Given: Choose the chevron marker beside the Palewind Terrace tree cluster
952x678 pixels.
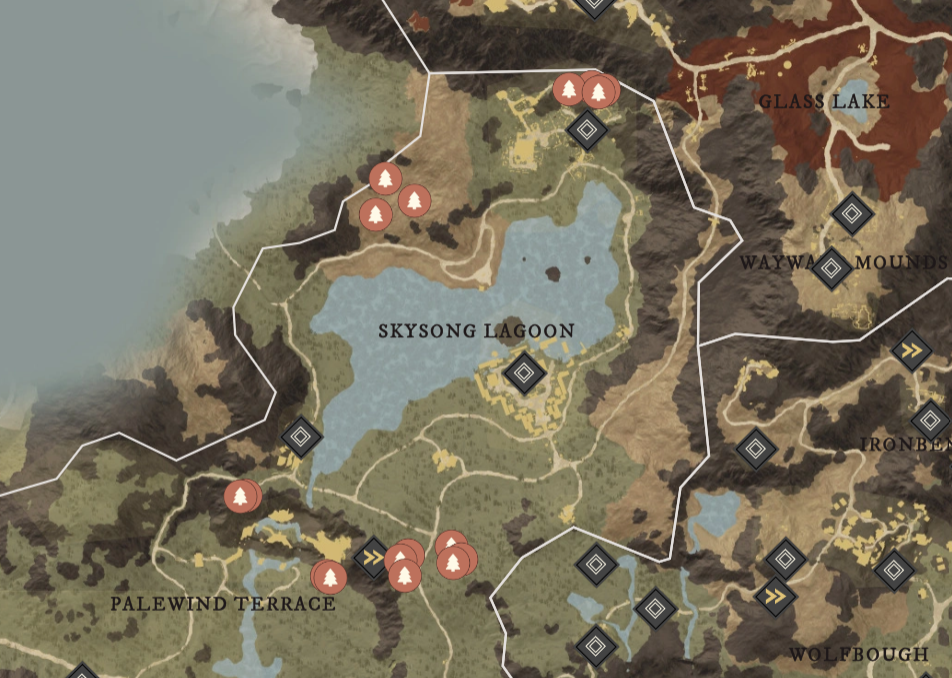Looking at the screenshot, I should [x=372, y=557].
